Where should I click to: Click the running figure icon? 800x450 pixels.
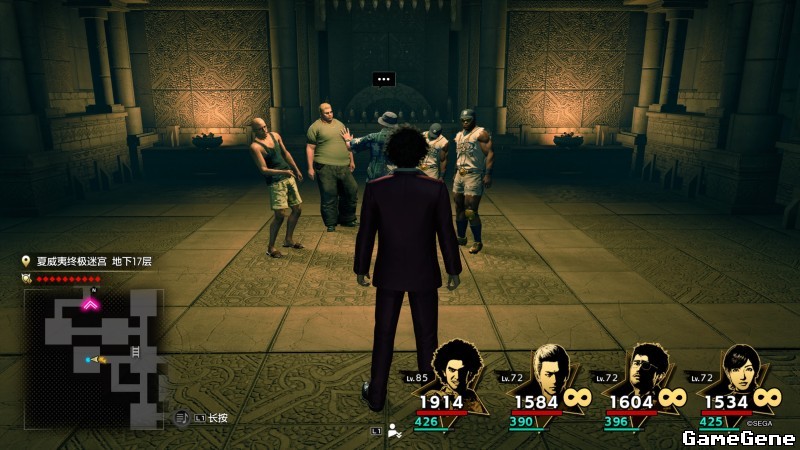(395, 431)
